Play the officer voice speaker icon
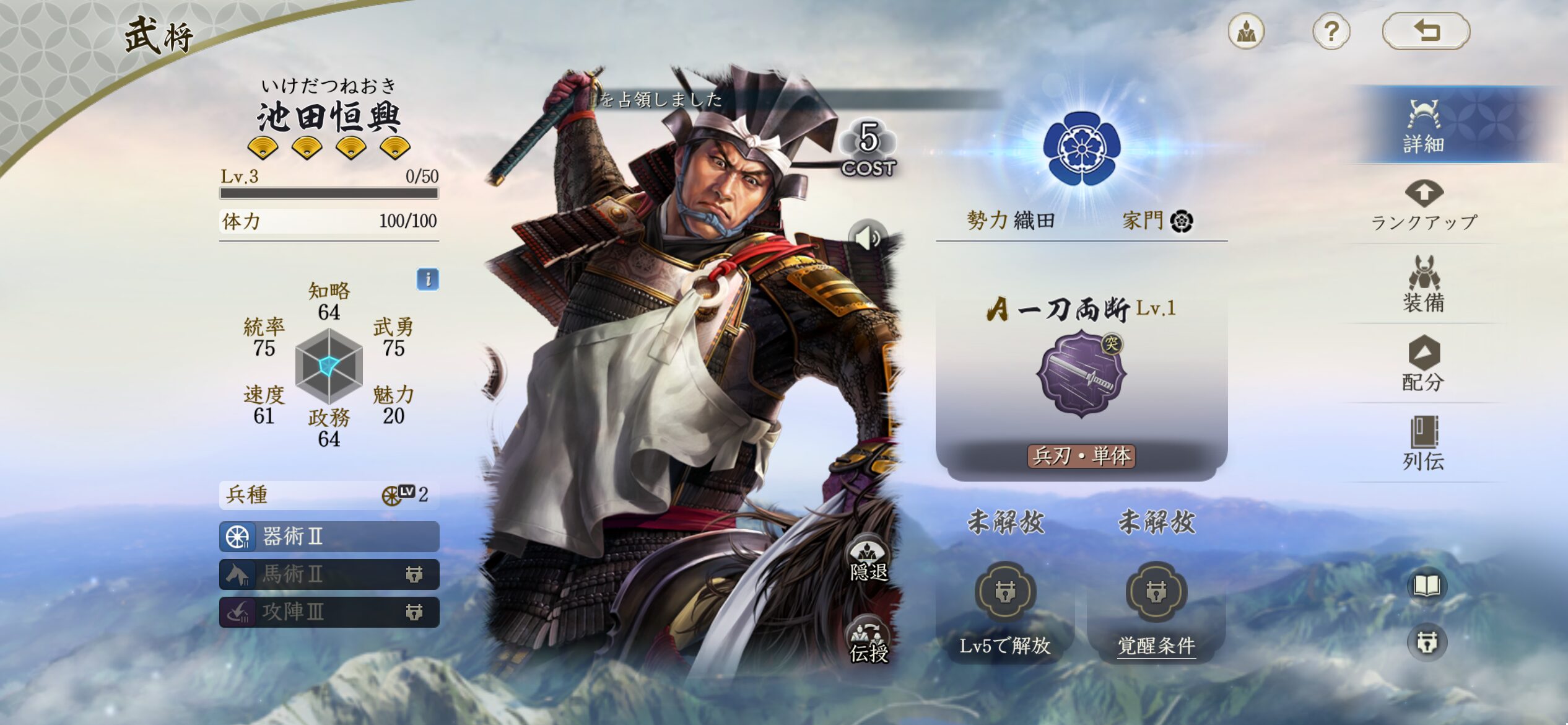 868,237
